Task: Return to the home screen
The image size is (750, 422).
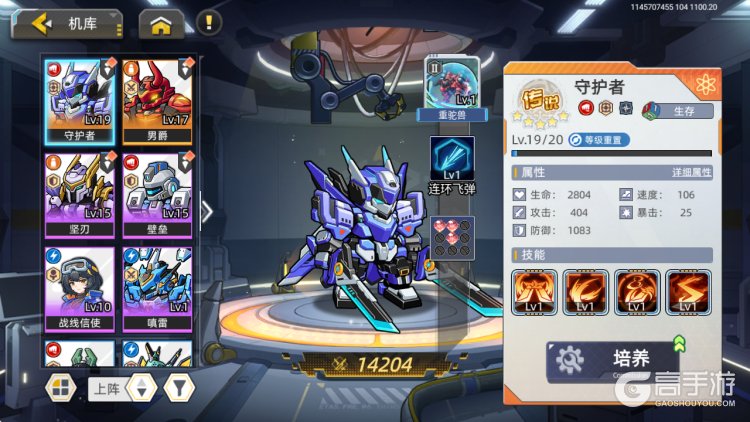Action: (x=161, y=24)
